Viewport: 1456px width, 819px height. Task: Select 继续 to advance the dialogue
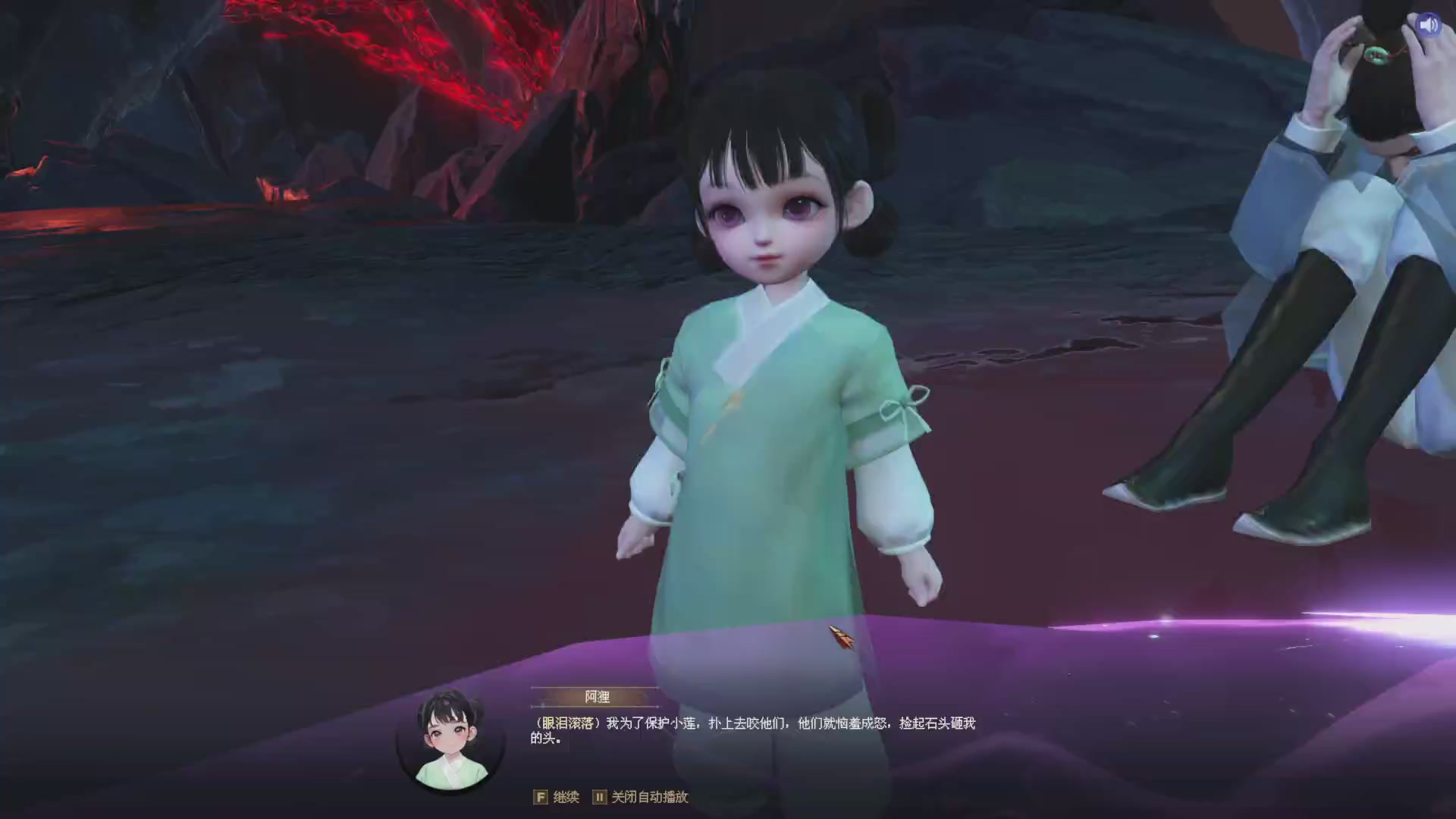[567, 798]
